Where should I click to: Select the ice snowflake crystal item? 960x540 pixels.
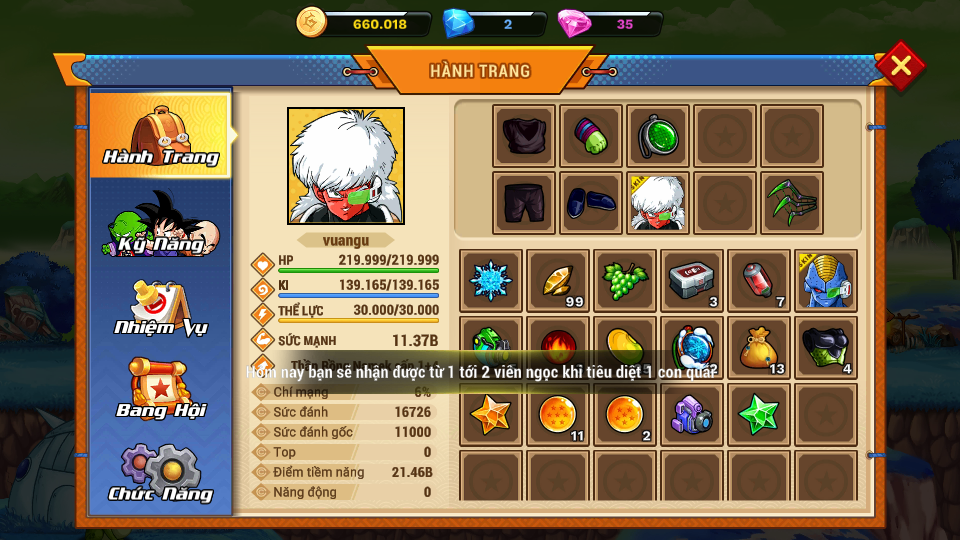pos(491,281)
